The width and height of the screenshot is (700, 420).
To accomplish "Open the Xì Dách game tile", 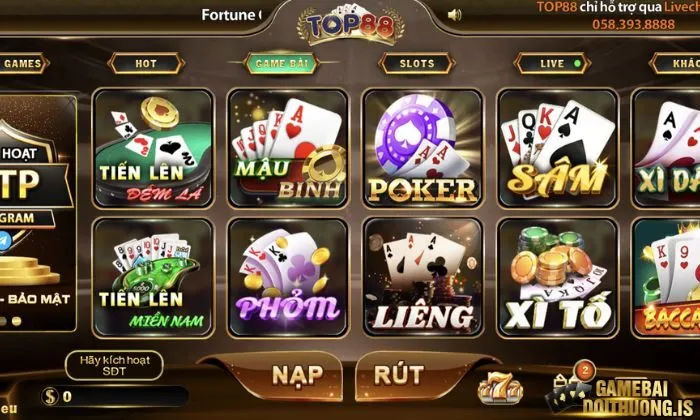I will pyautogui.click(x=668, y=147).
